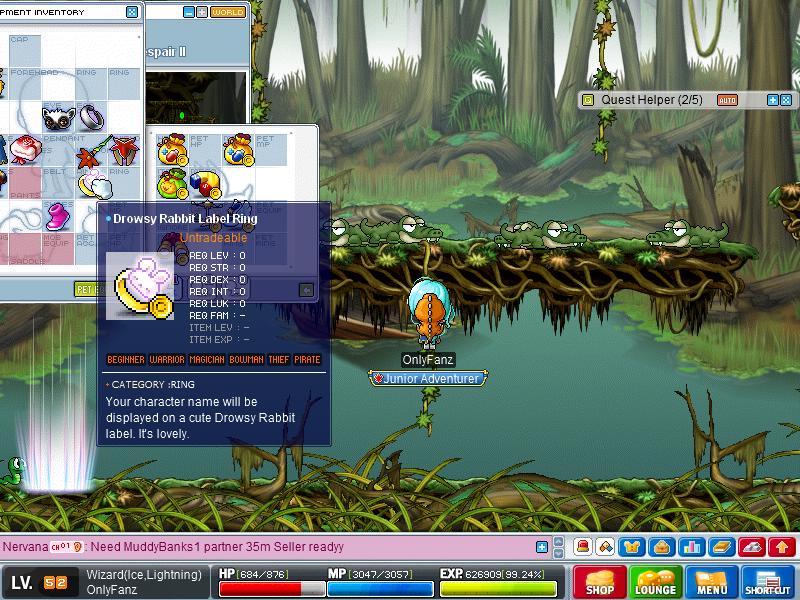Close the Equipment Inventory window
800x600 pixels.
click(x=132, y=12)
